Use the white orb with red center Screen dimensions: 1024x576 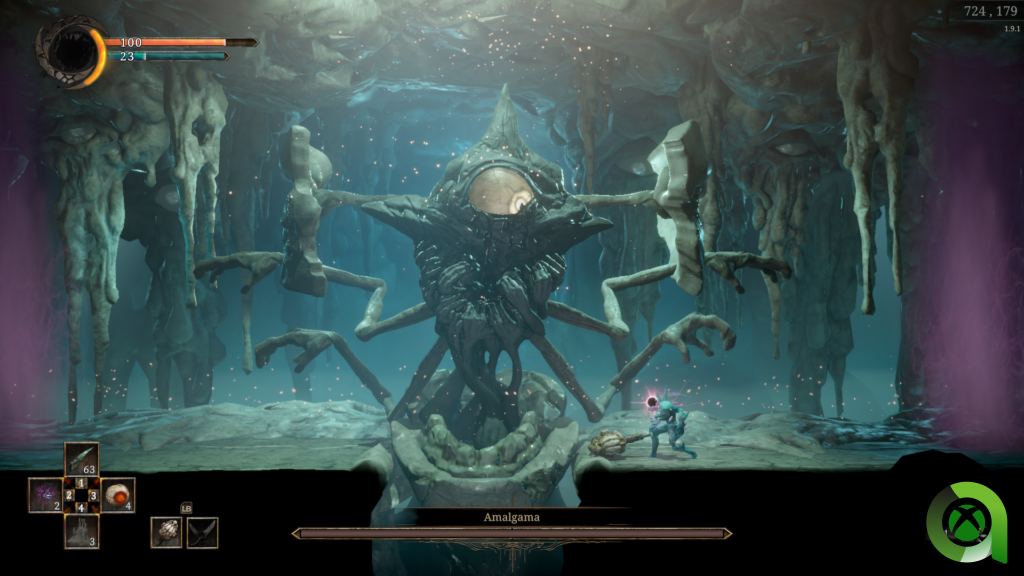point(118,495)
